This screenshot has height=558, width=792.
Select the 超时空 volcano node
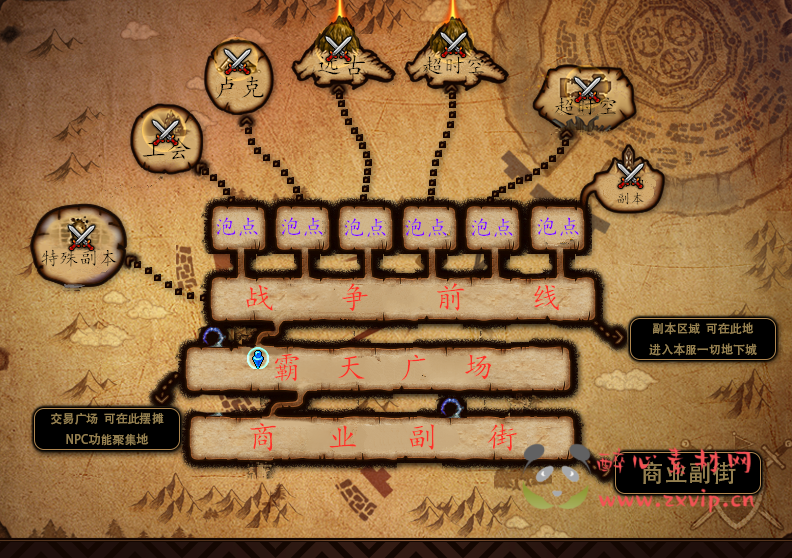452,52
